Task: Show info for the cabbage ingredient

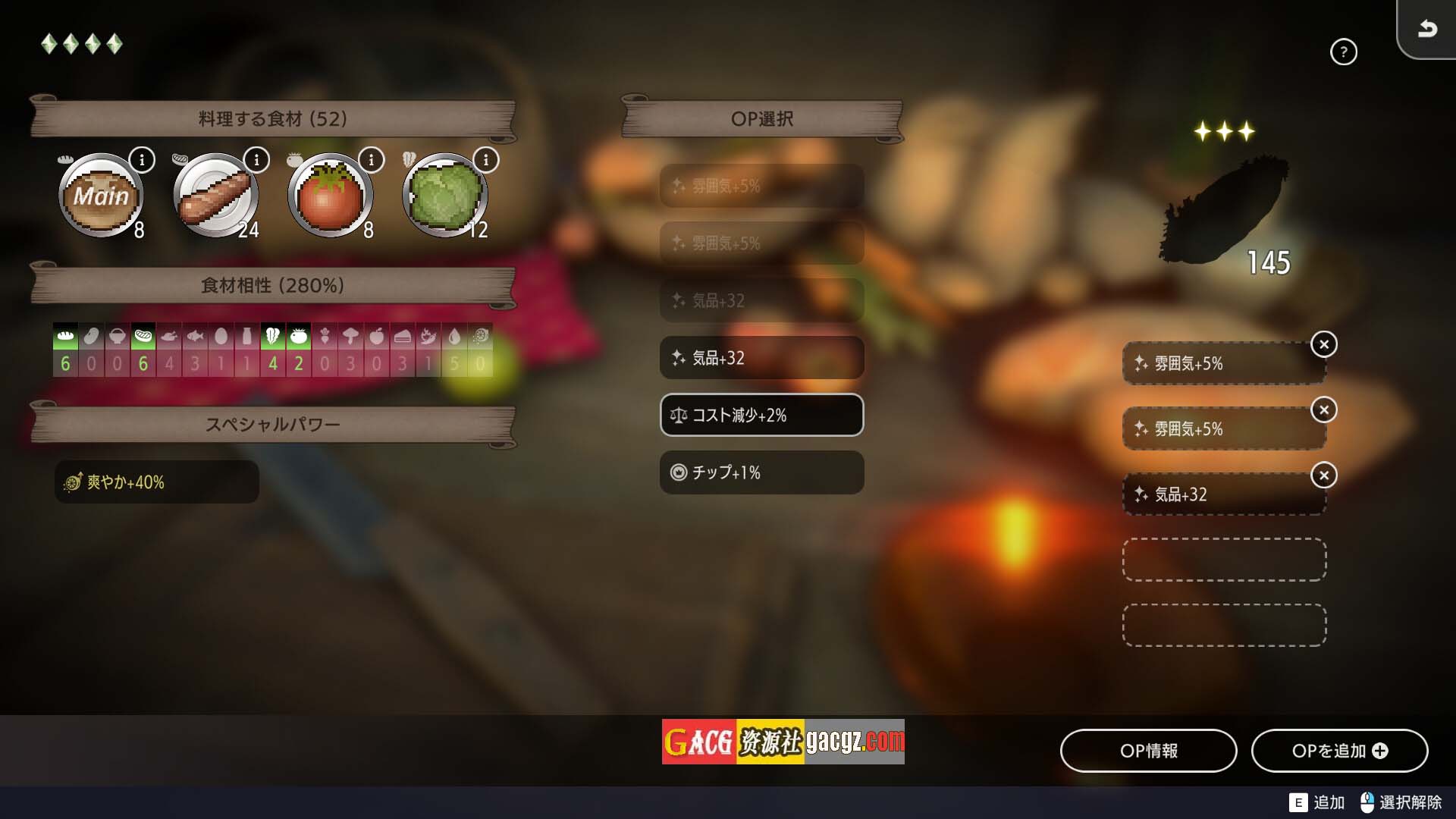Action: [x=485, y=160]
